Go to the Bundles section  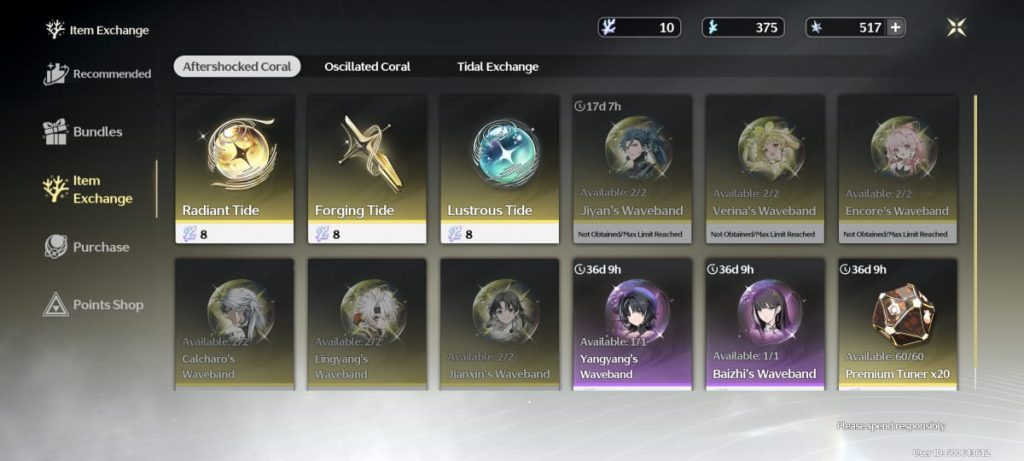84,132
